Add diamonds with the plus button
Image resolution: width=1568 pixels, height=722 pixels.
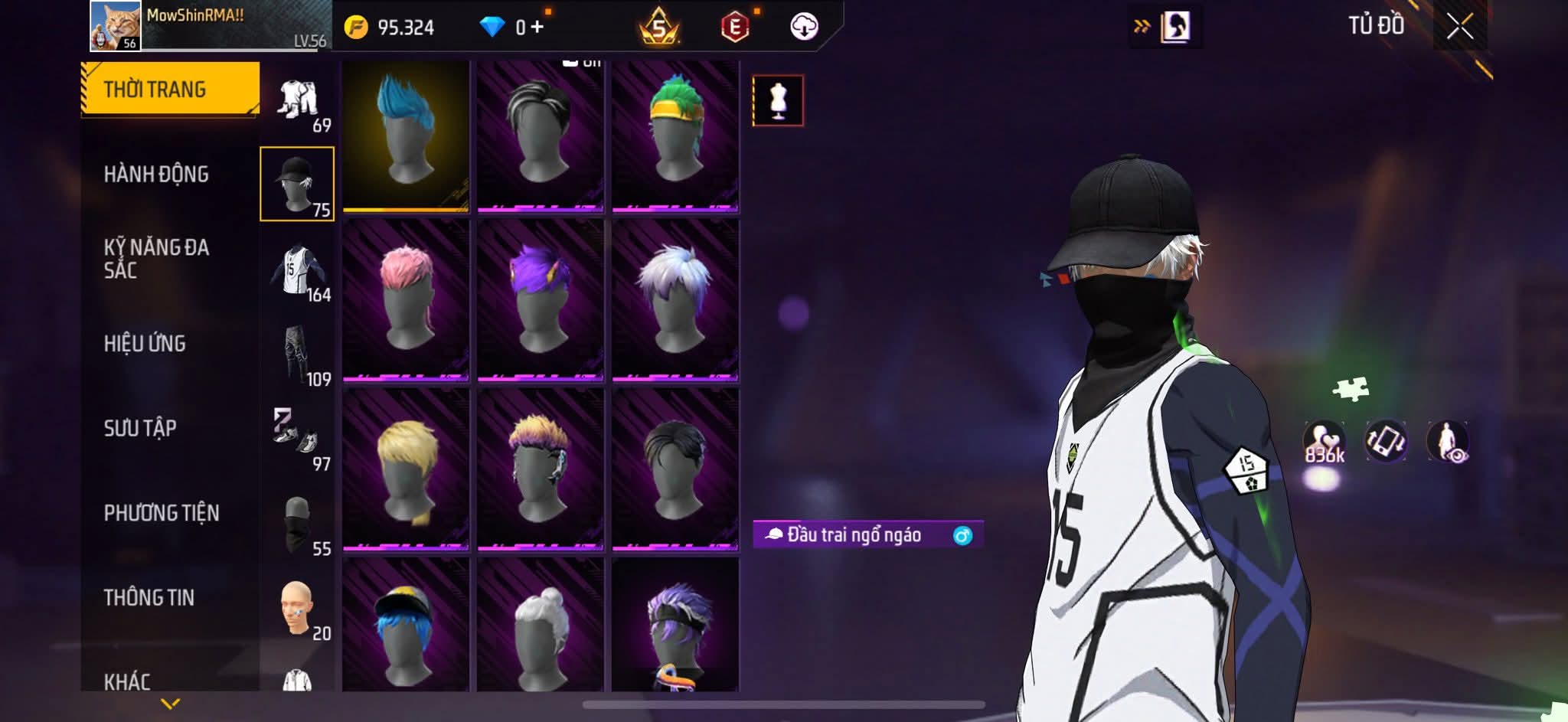click(x=537, y=28)
